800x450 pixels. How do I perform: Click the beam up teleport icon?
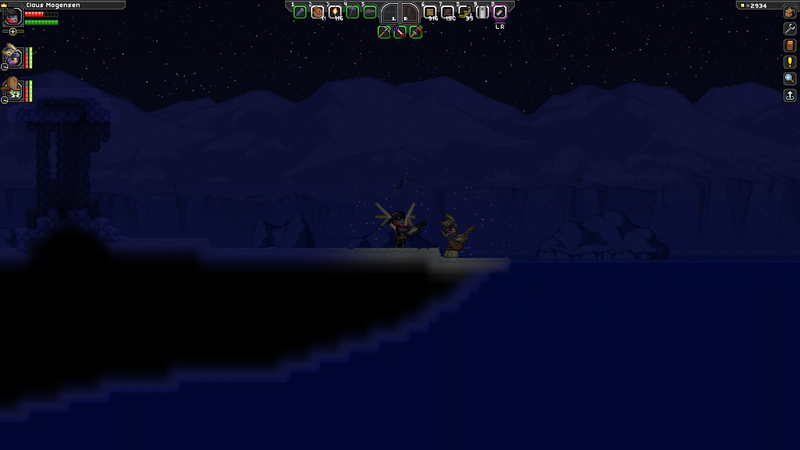pos(789,95)
